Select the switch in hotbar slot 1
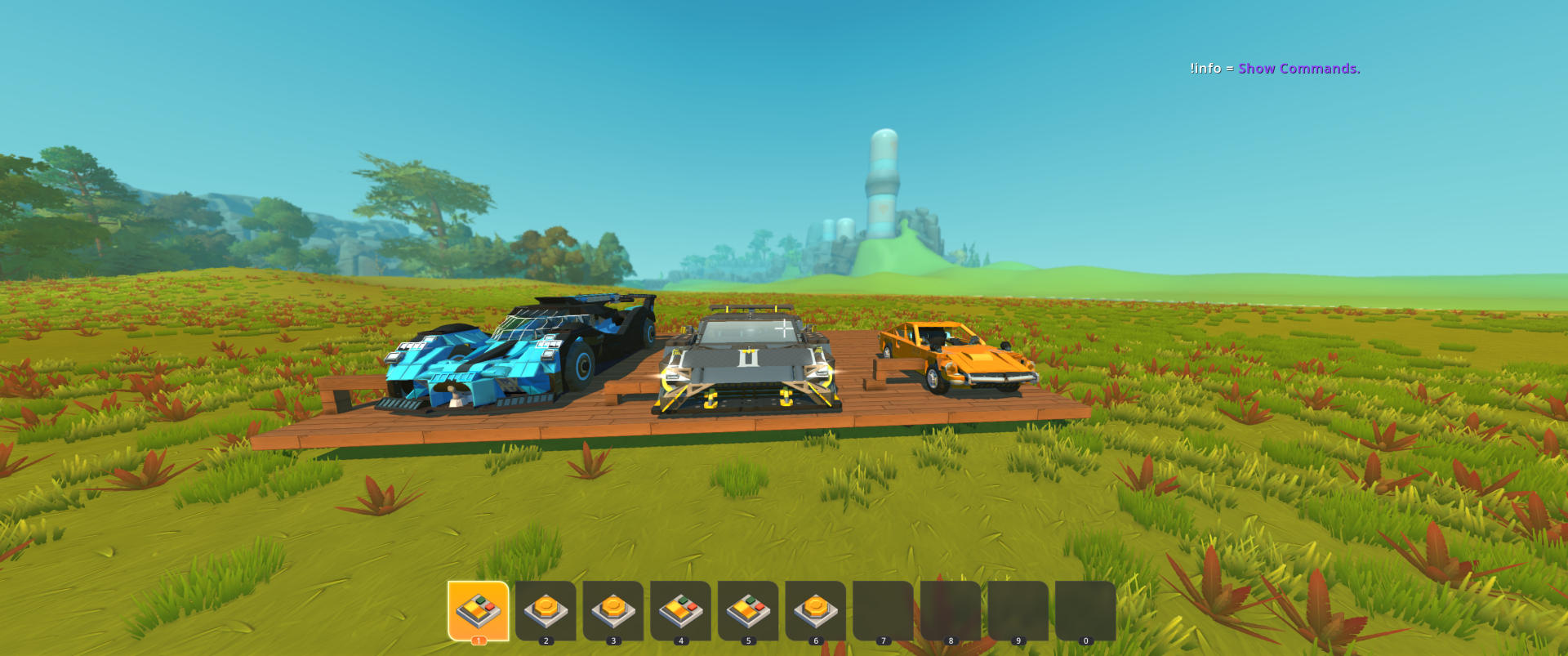This screenshot has height=656, width=1568. point(478,610)
